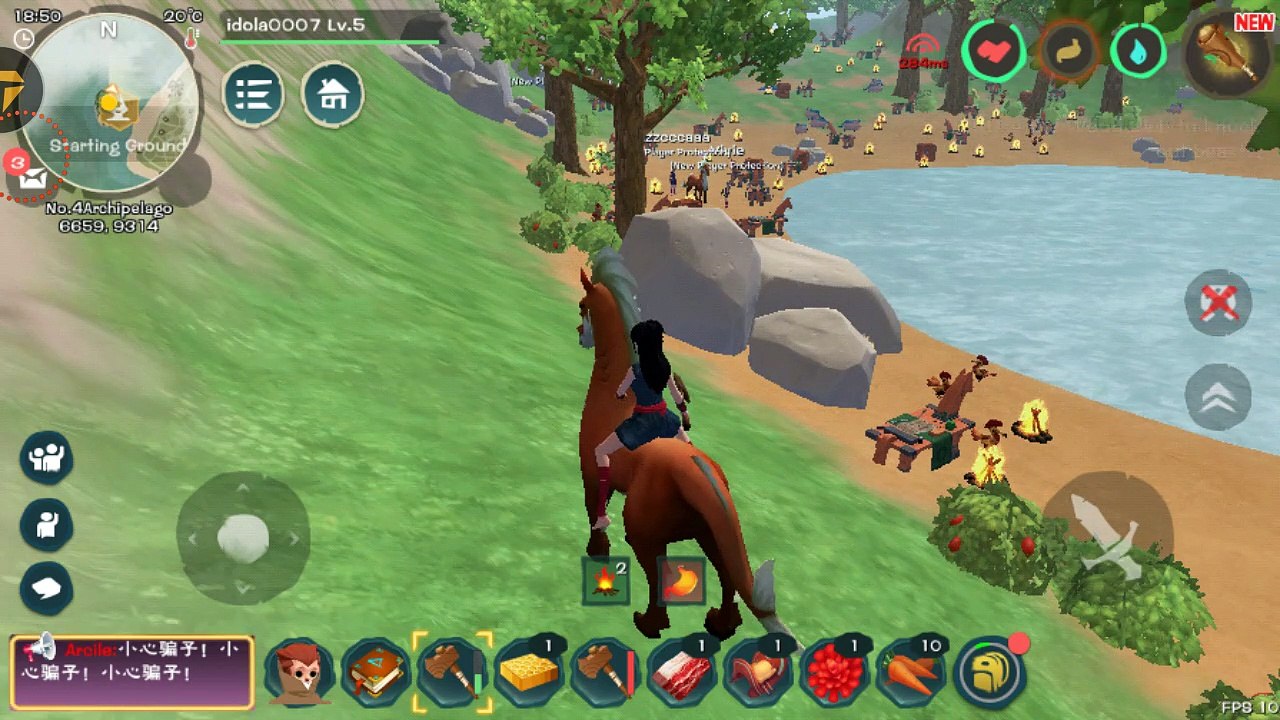
Task: Tap the single person icon button
Action: point(46,524)
